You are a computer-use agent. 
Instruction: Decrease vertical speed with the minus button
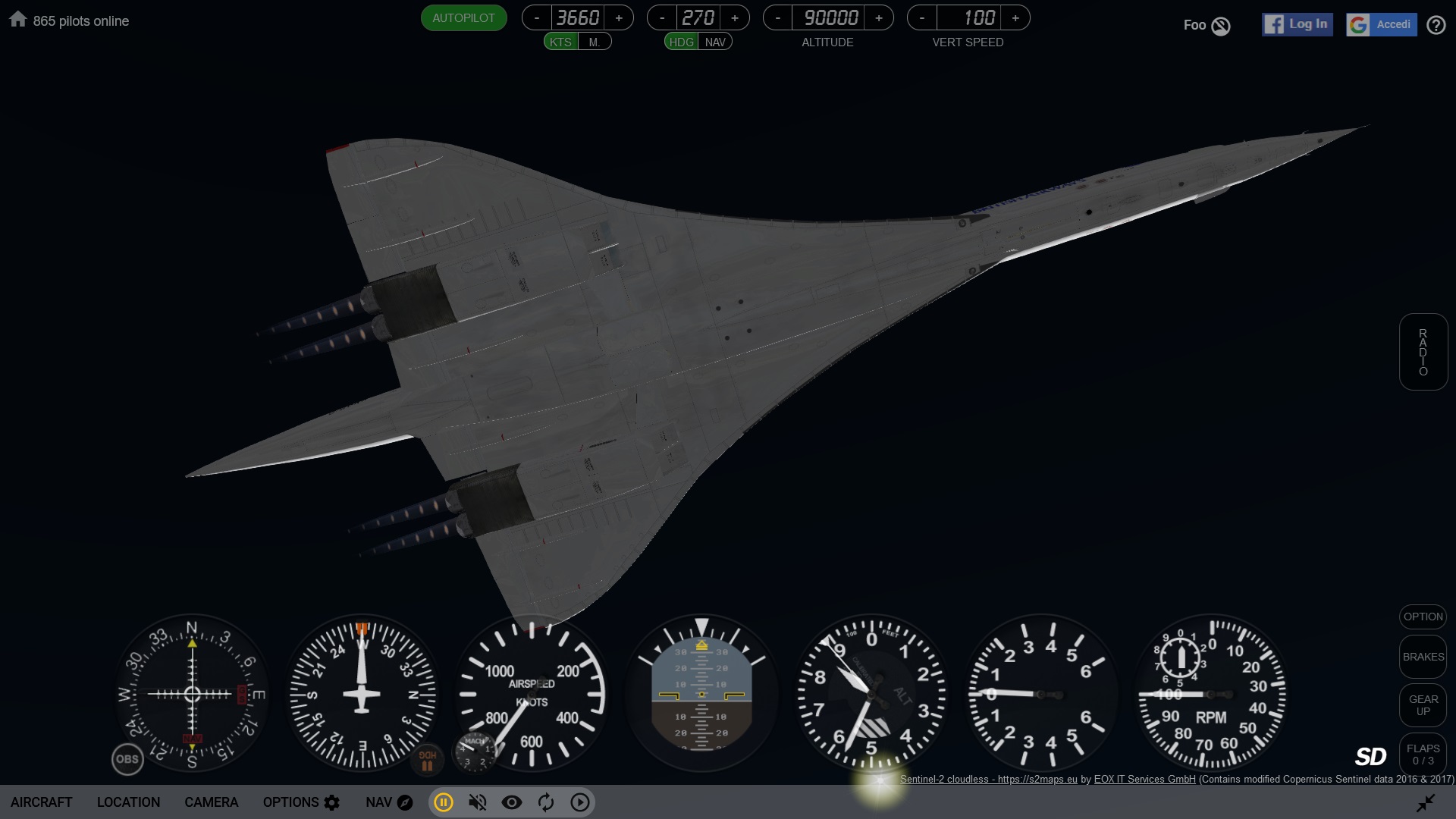pos(922,18)
